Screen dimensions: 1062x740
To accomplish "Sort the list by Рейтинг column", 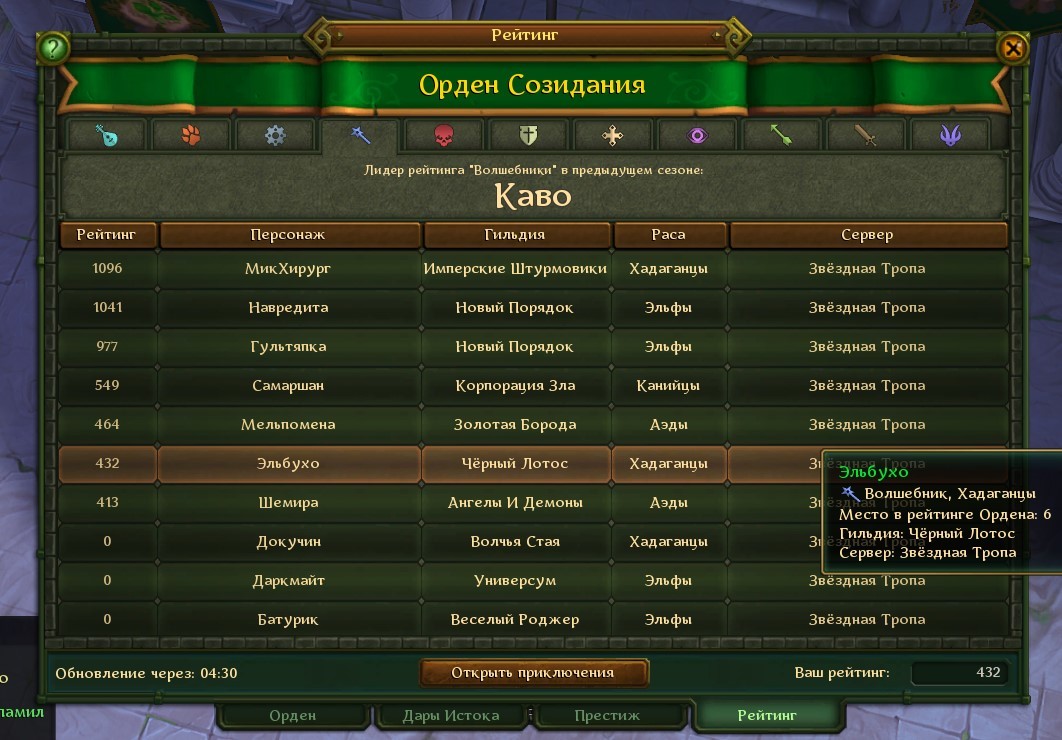I will click(108, 235).
